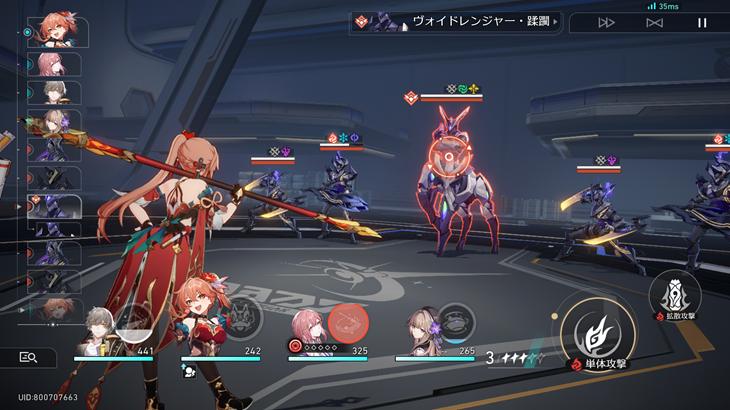Screen dimensions: 730x410
Task: Pause the battle
Action: click(702, 22)
